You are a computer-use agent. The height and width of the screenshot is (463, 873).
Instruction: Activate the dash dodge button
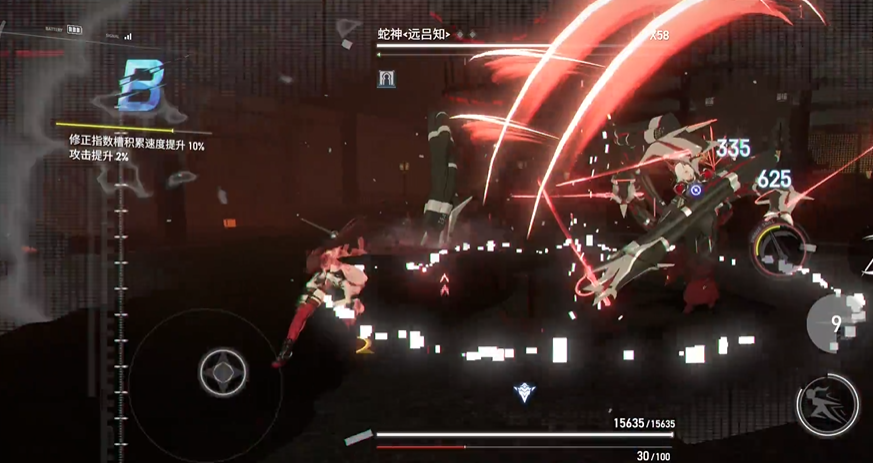(828, 403)
